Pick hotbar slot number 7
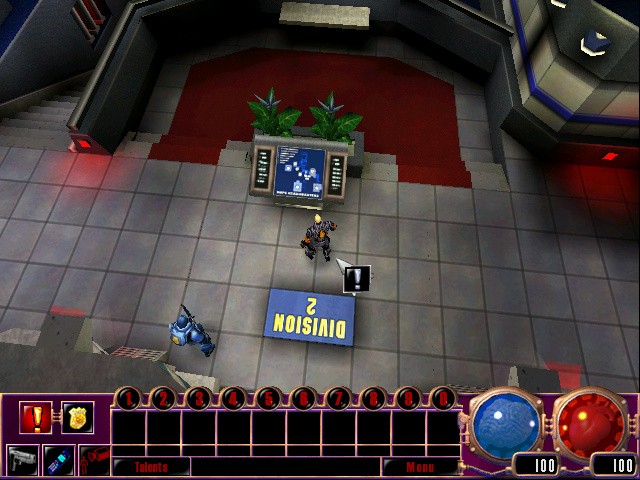 point(338,399)
